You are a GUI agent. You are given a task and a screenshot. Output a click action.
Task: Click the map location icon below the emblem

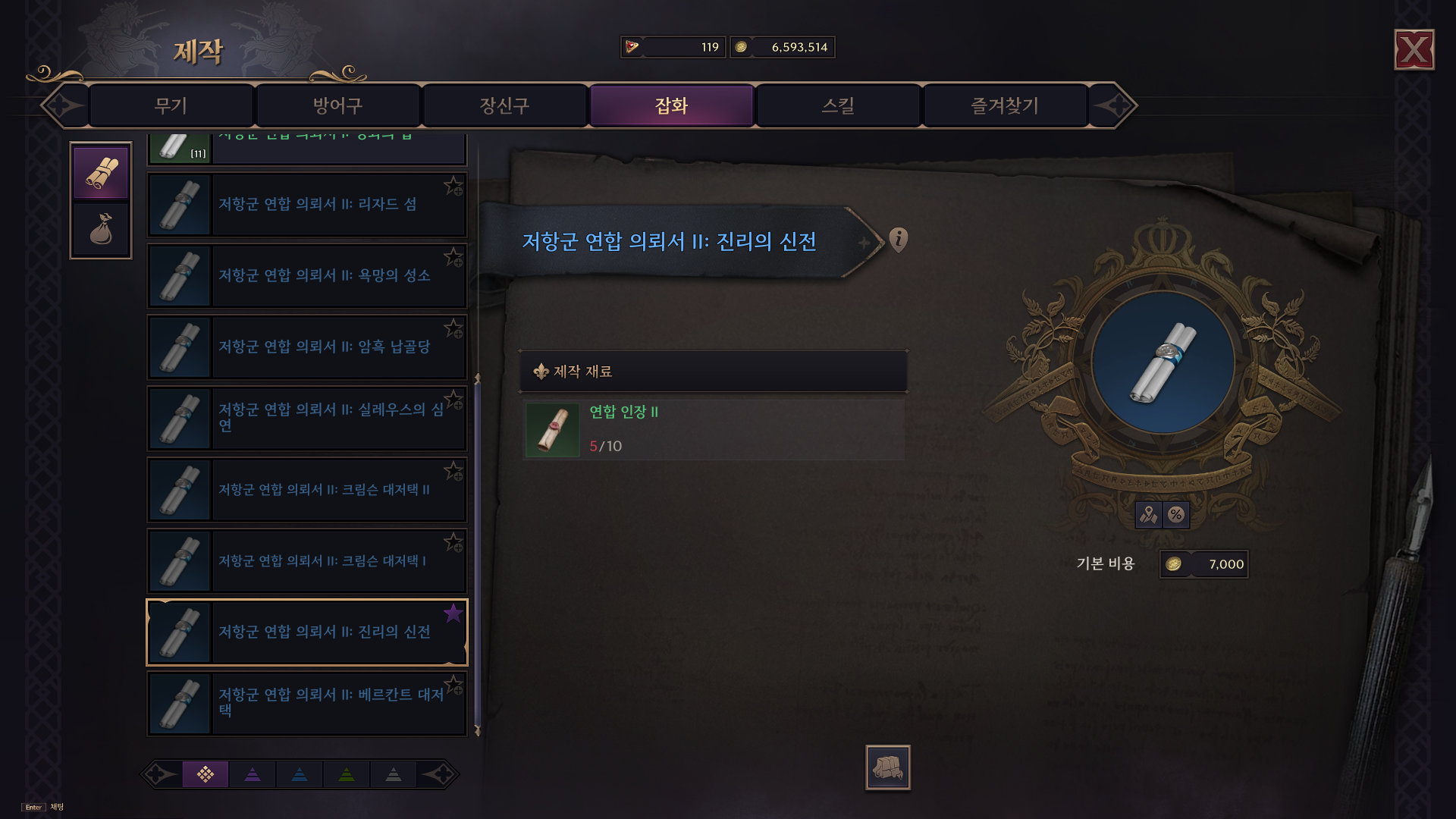pyautogui.click(x=1150, y=514)
